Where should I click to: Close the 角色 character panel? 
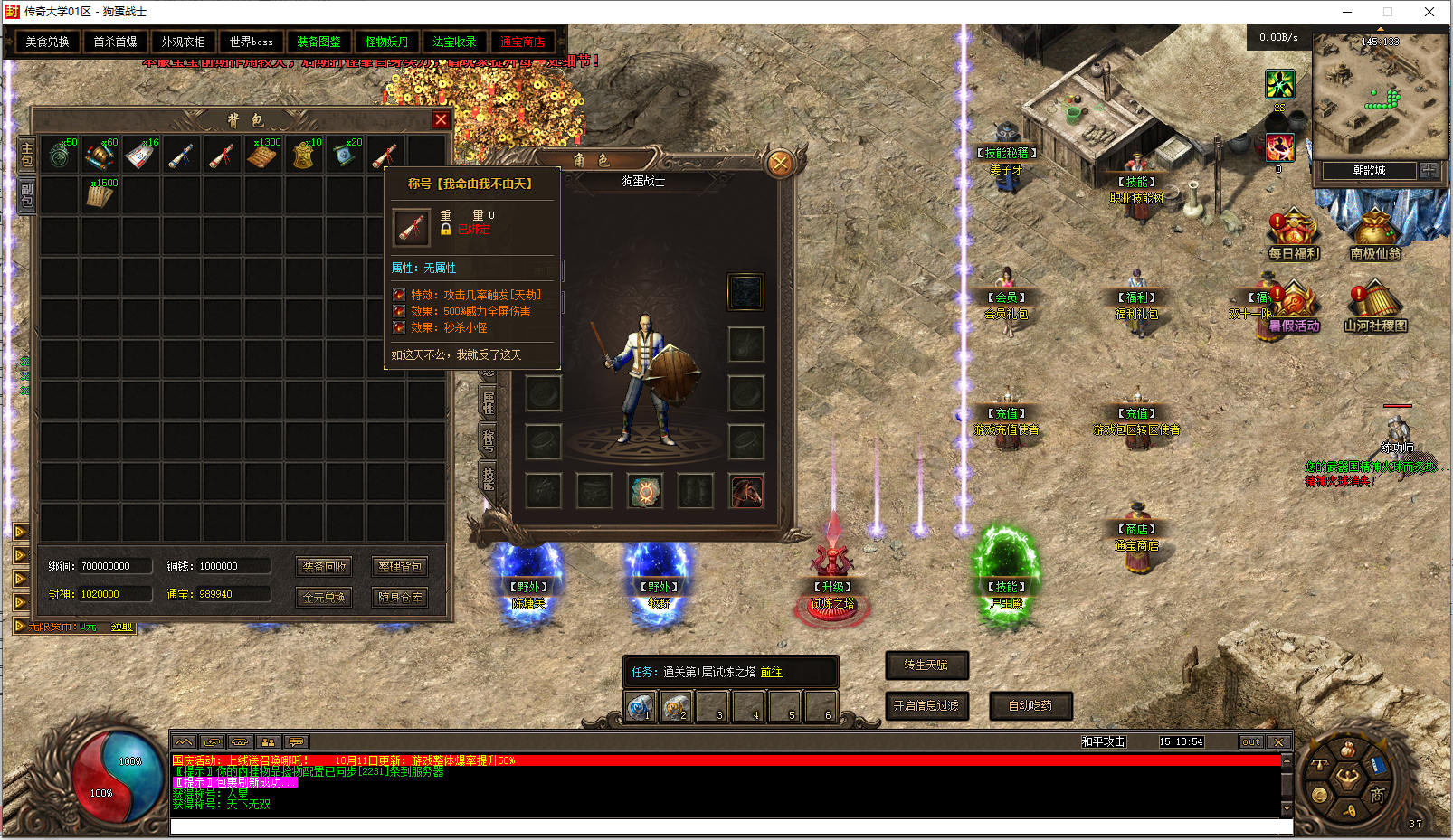click(x=779, y=164)
